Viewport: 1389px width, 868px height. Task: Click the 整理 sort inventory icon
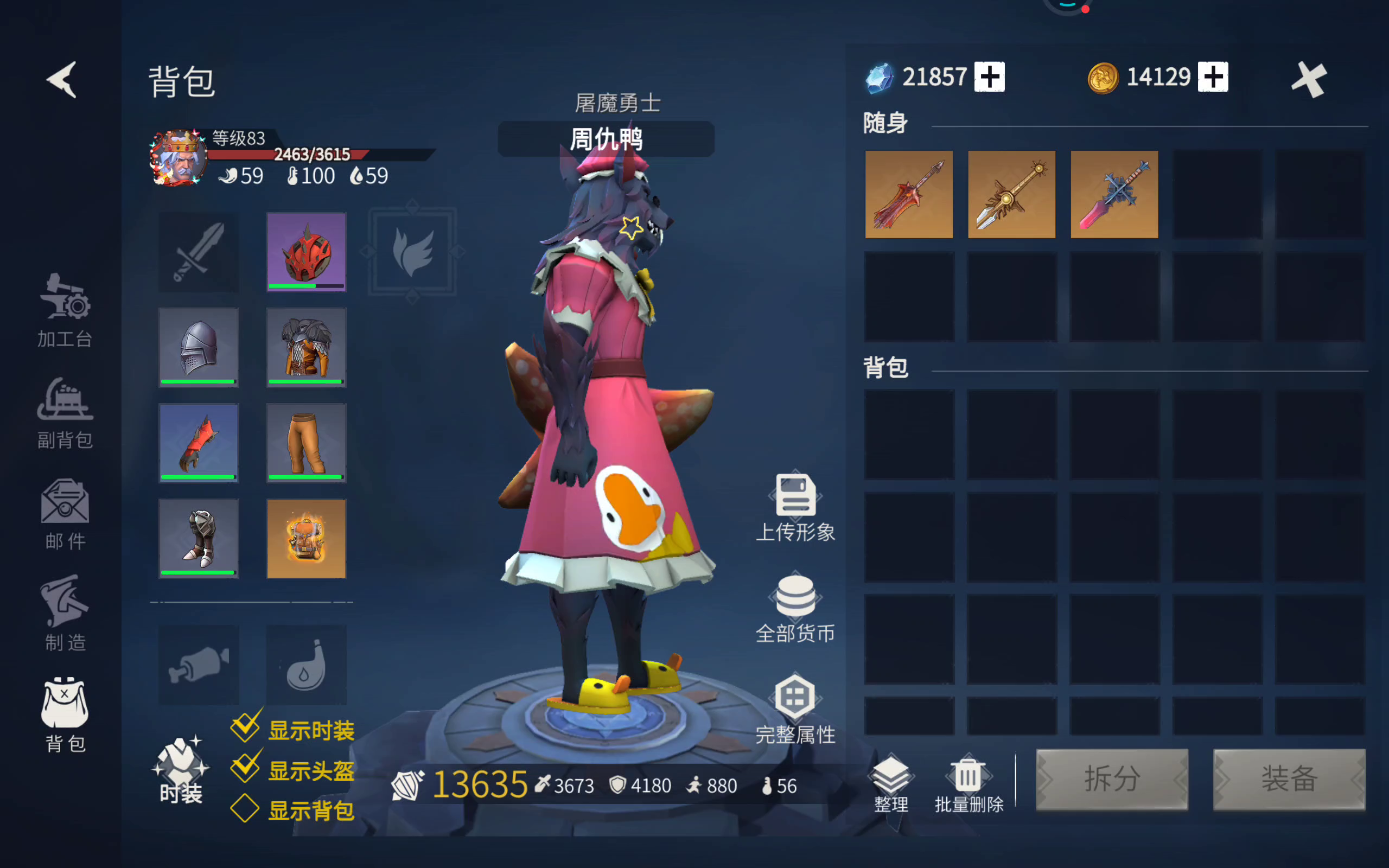pos(890,781)
